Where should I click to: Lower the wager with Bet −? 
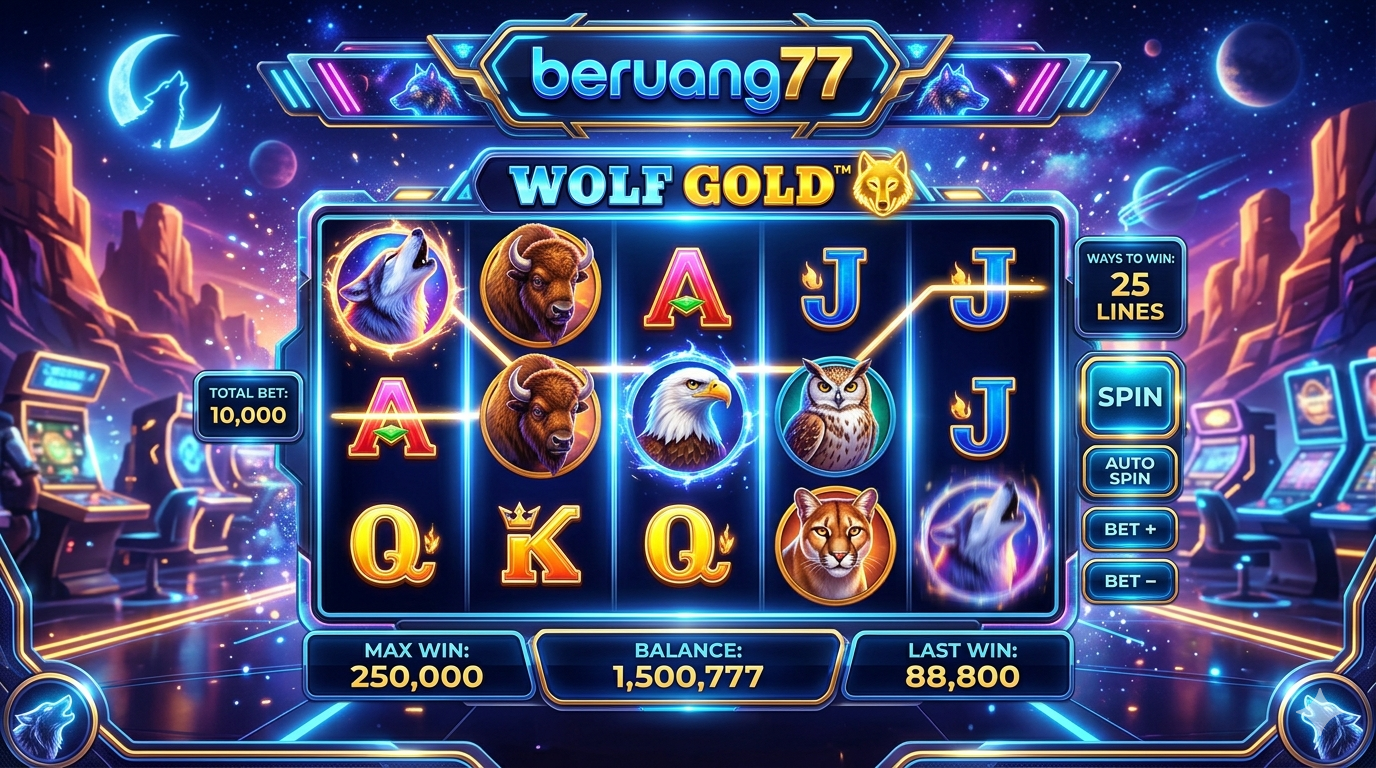[1130, 581]
